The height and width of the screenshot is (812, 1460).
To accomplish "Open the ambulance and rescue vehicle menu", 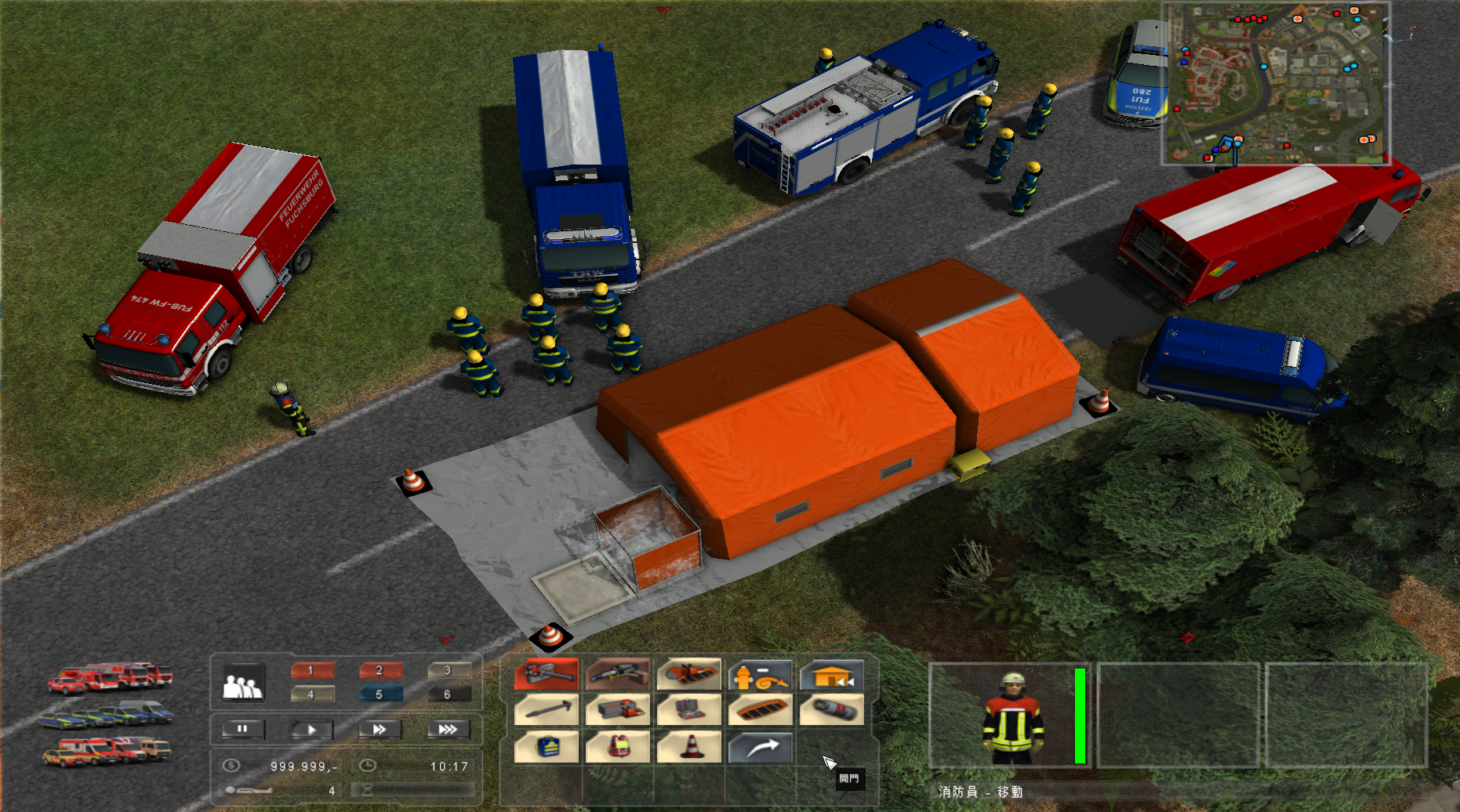I will (x=107, y=751).
